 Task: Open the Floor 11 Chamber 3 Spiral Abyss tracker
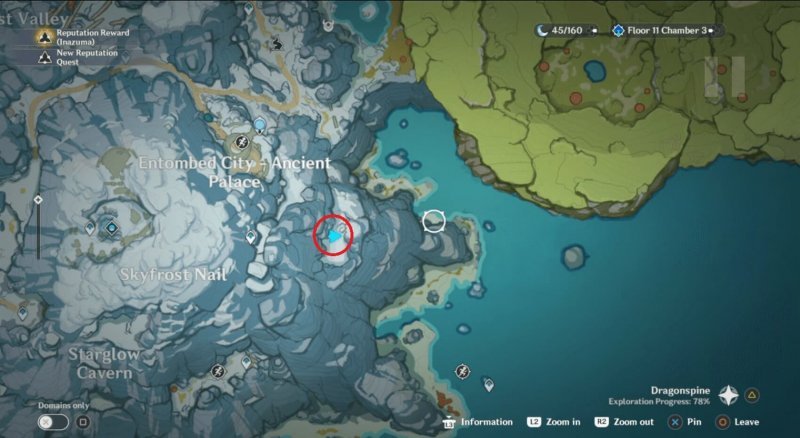tap(666, 31)
